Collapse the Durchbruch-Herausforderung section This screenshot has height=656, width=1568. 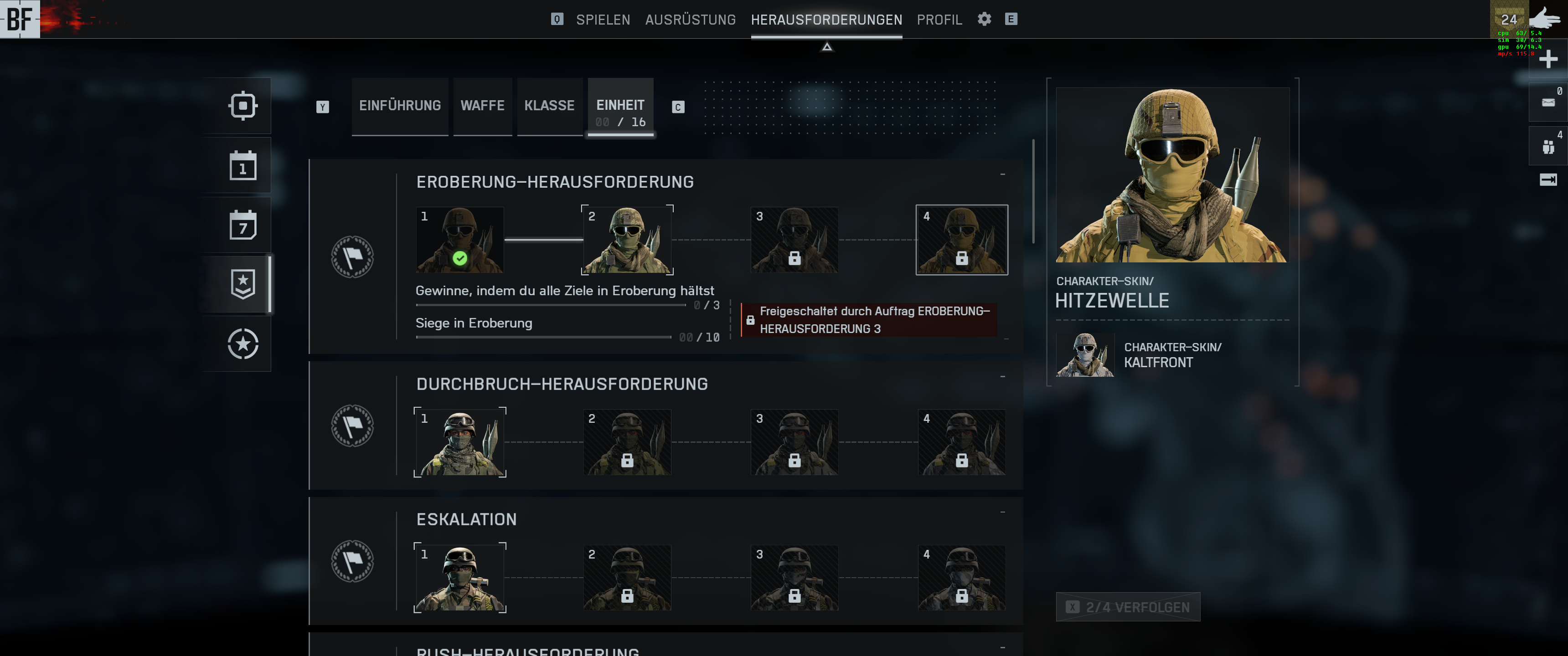click(1002, 377)
